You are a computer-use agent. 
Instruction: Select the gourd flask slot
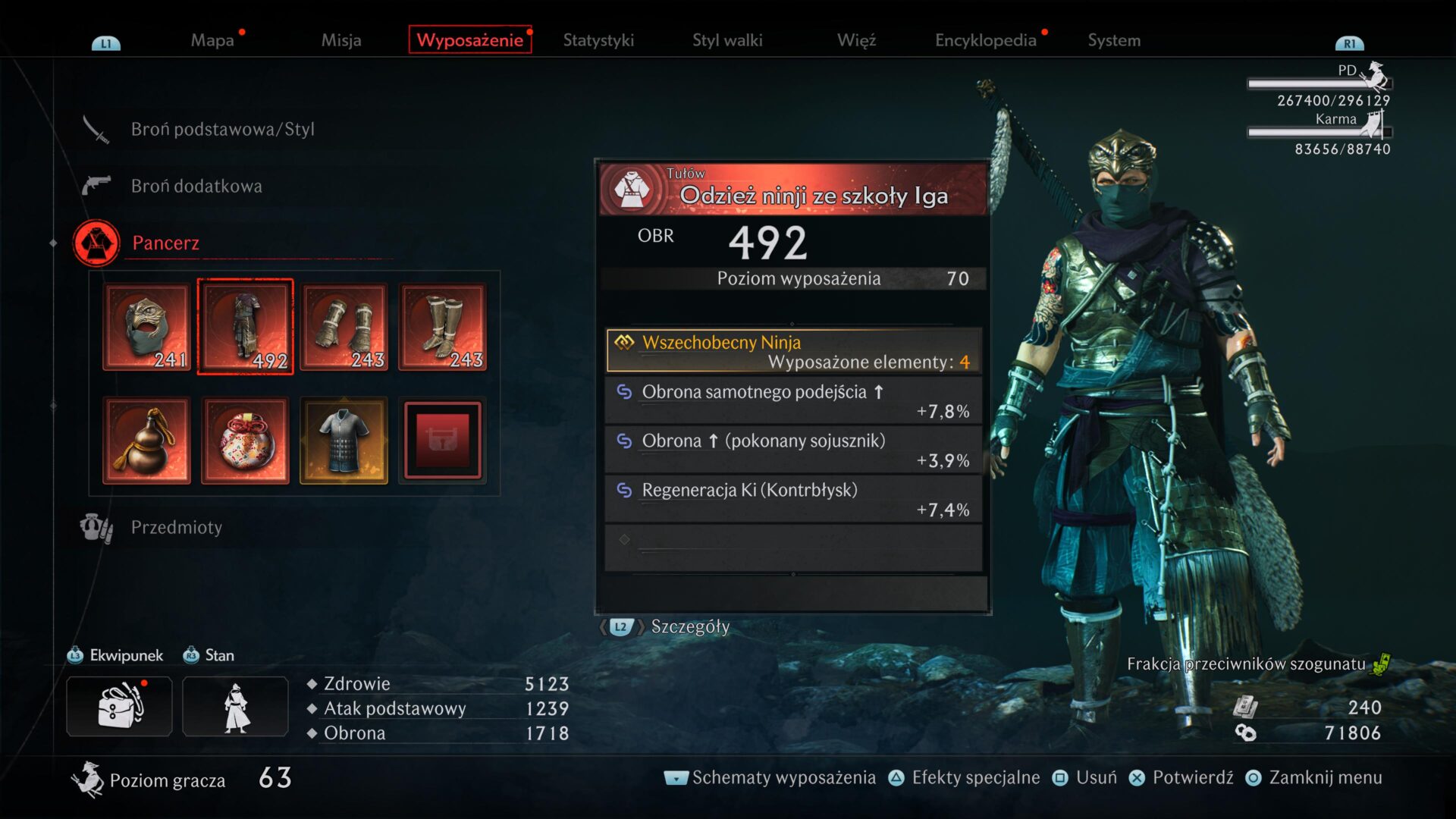coord(147,441)
